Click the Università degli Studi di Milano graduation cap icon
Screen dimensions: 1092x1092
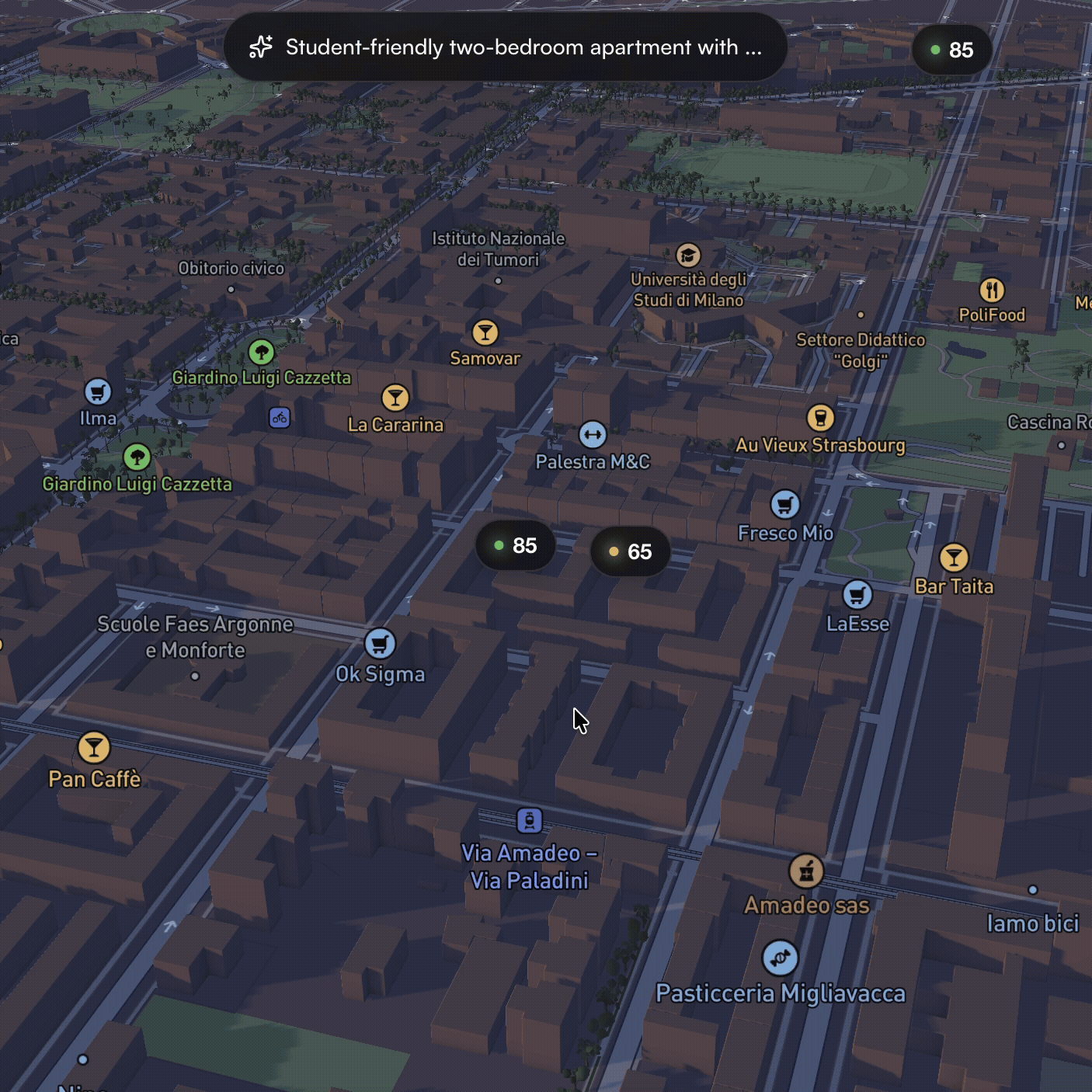688,256
